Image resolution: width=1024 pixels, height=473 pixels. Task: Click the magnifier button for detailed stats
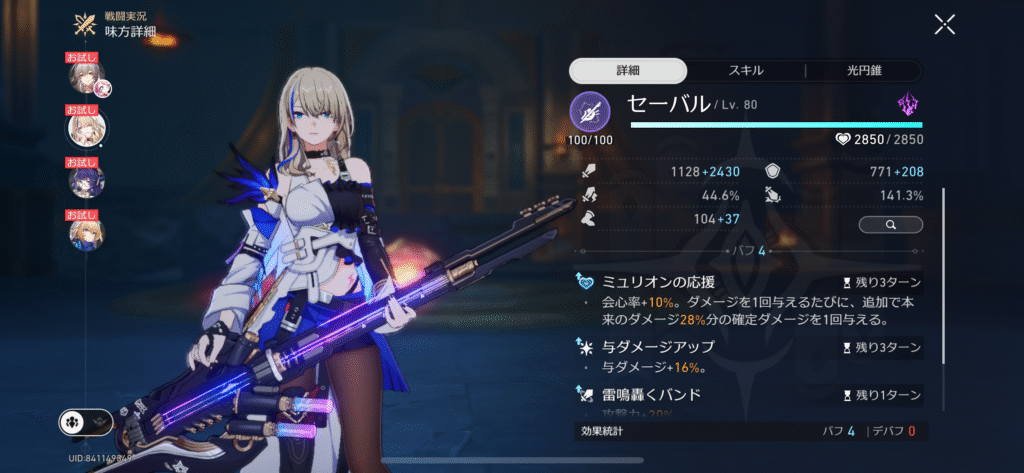click(890, 225)
